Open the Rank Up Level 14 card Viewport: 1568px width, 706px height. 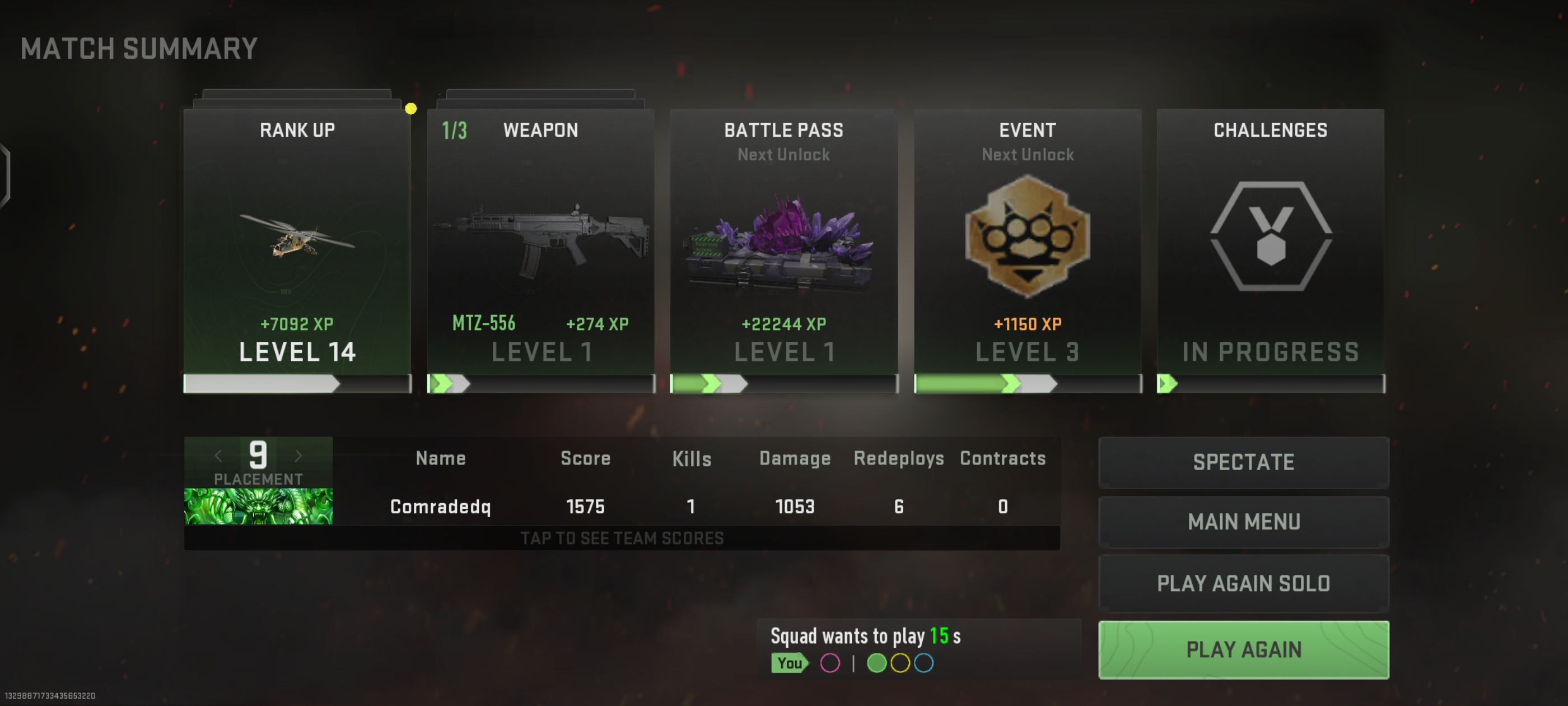(x=297, y=250)
